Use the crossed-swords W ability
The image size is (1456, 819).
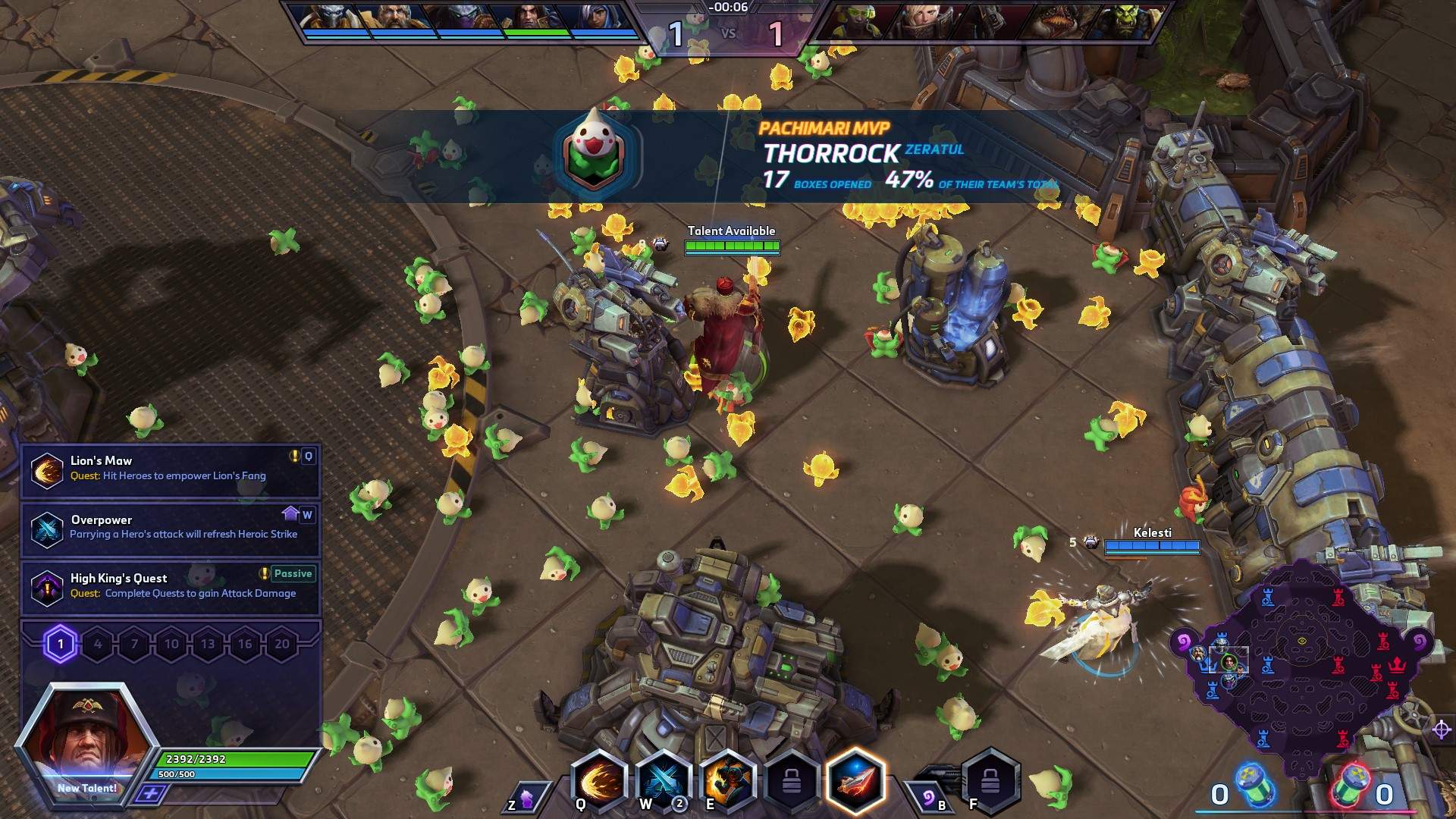[663, 781]
